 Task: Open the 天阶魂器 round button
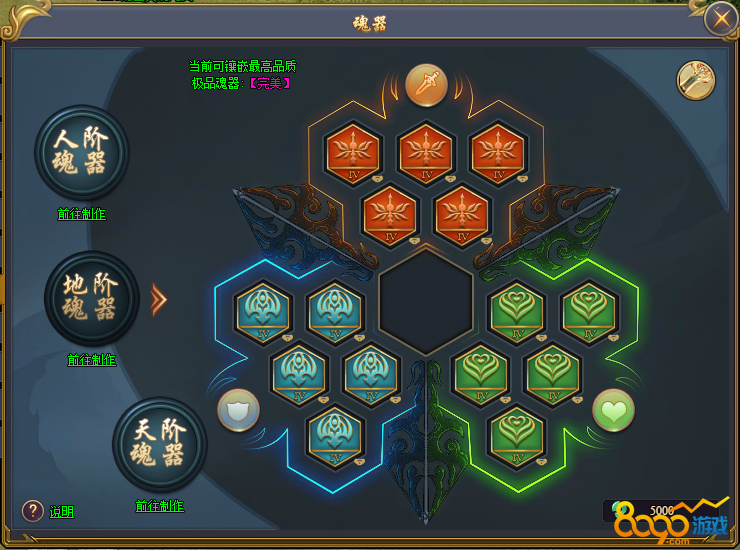159,444
